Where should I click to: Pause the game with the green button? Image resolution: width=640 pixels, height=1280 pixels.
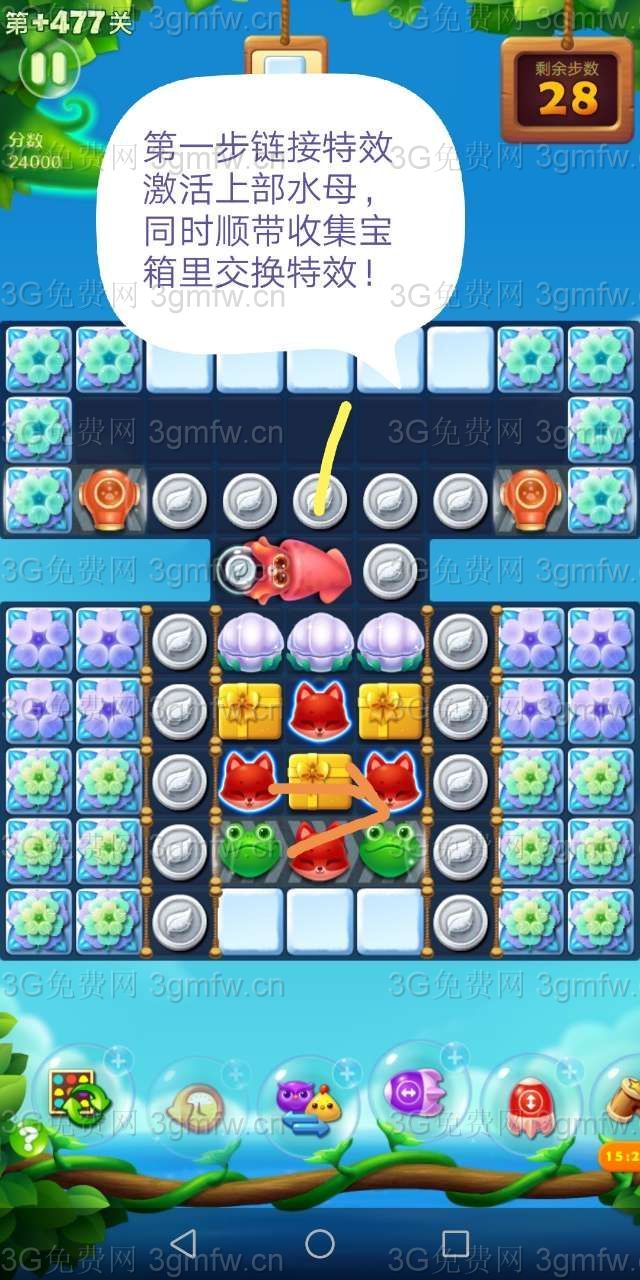coord(48,68)
